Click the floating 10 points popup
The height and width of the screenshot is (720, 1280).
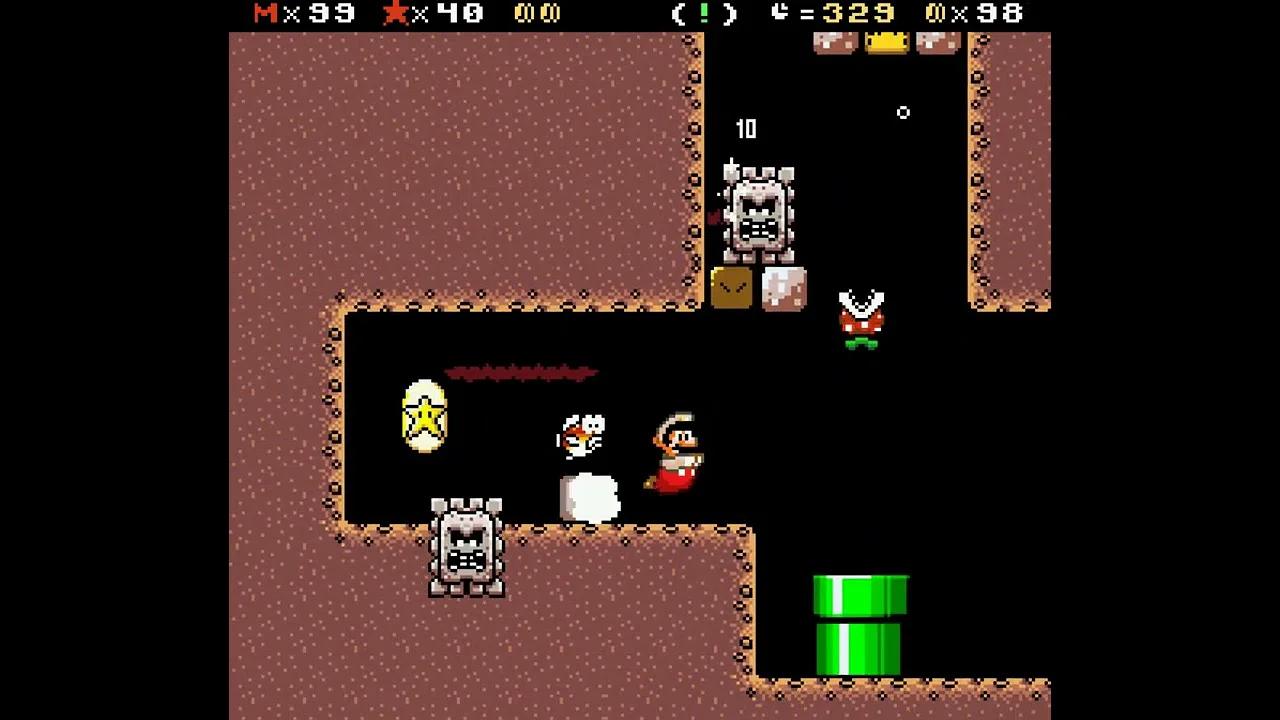coord(746,129)
